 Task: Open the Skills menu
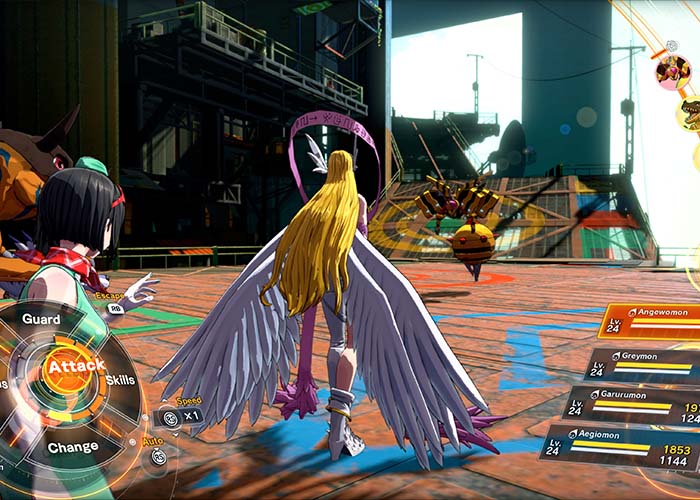120,380
